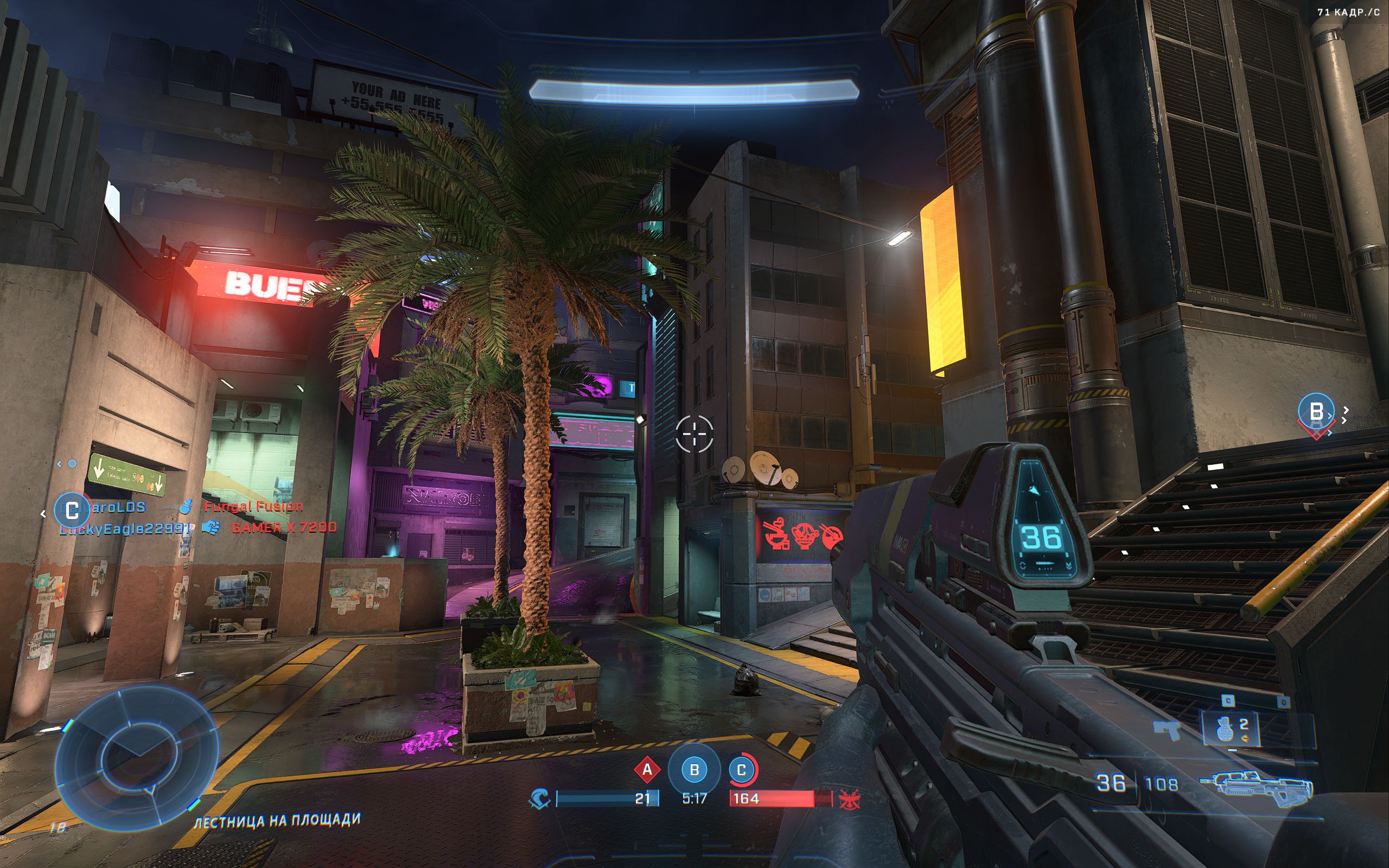The width and height of the screenshot is (1389, 868).
Task: Click the grenade kill icon in kill feed
Action: pos(186,506)
